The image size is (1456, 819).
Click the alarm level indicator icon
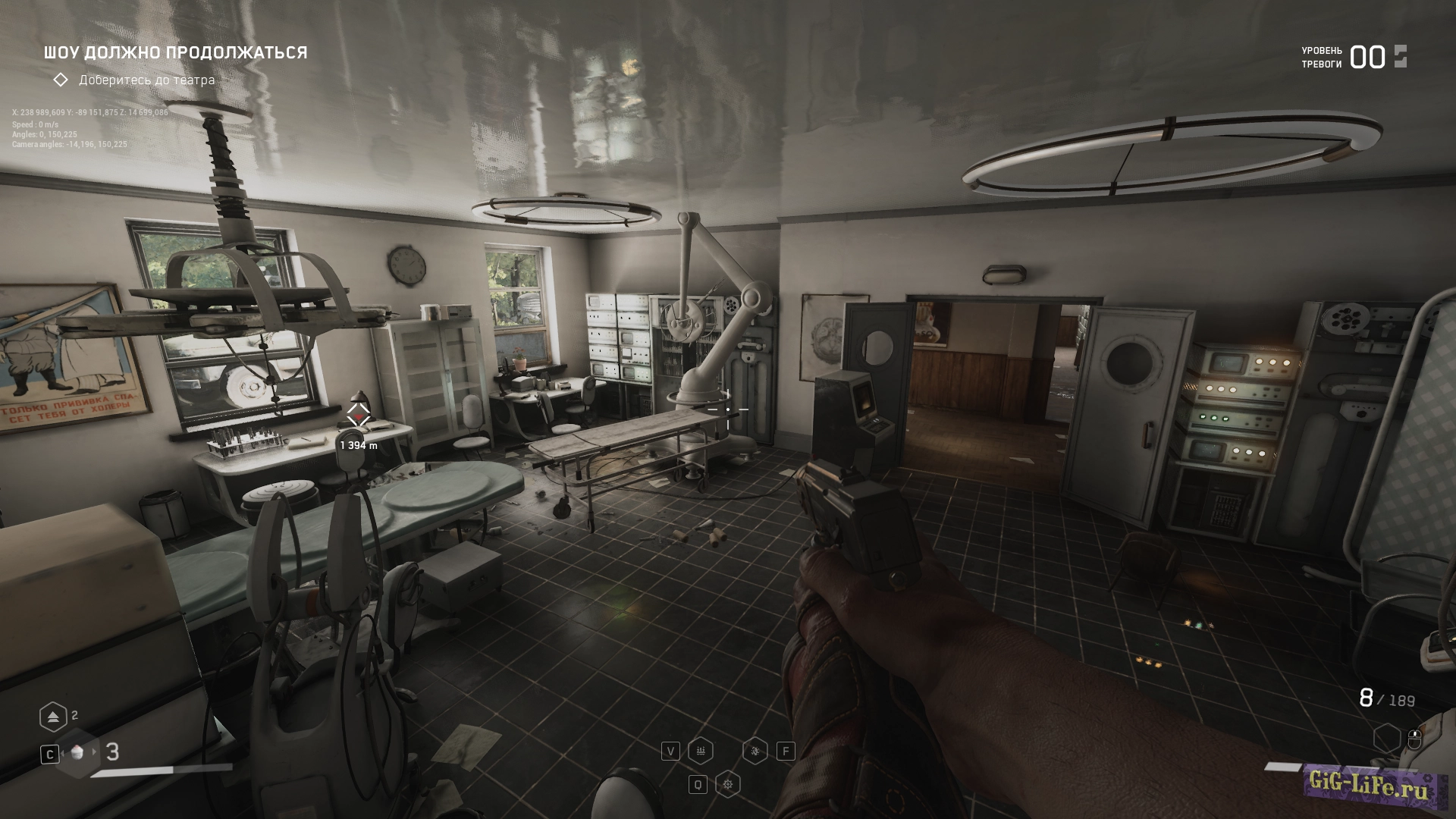point(1400,57)
